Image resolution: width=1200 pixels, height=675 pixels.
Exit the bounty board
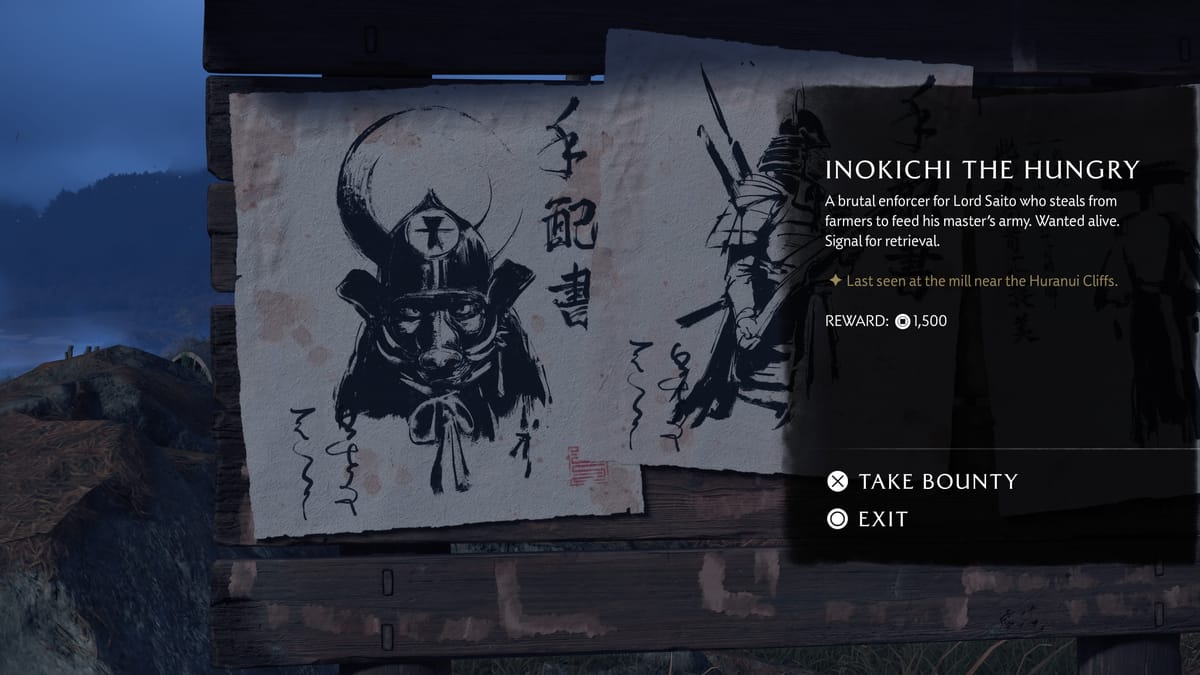pyautogui.click(x=867, y=519)
